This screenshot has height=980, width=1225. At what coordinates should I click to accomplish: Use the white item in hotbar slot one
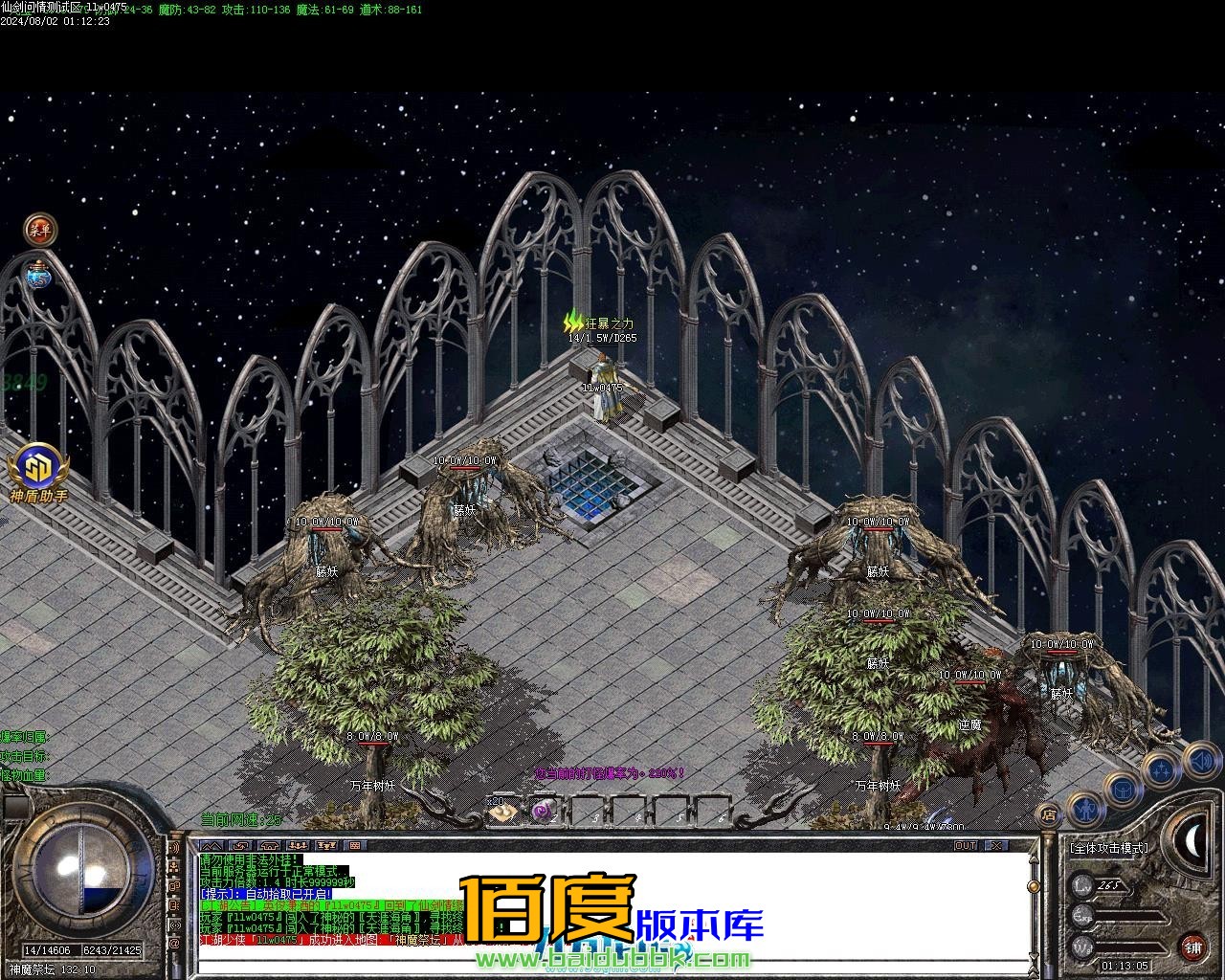501,813
